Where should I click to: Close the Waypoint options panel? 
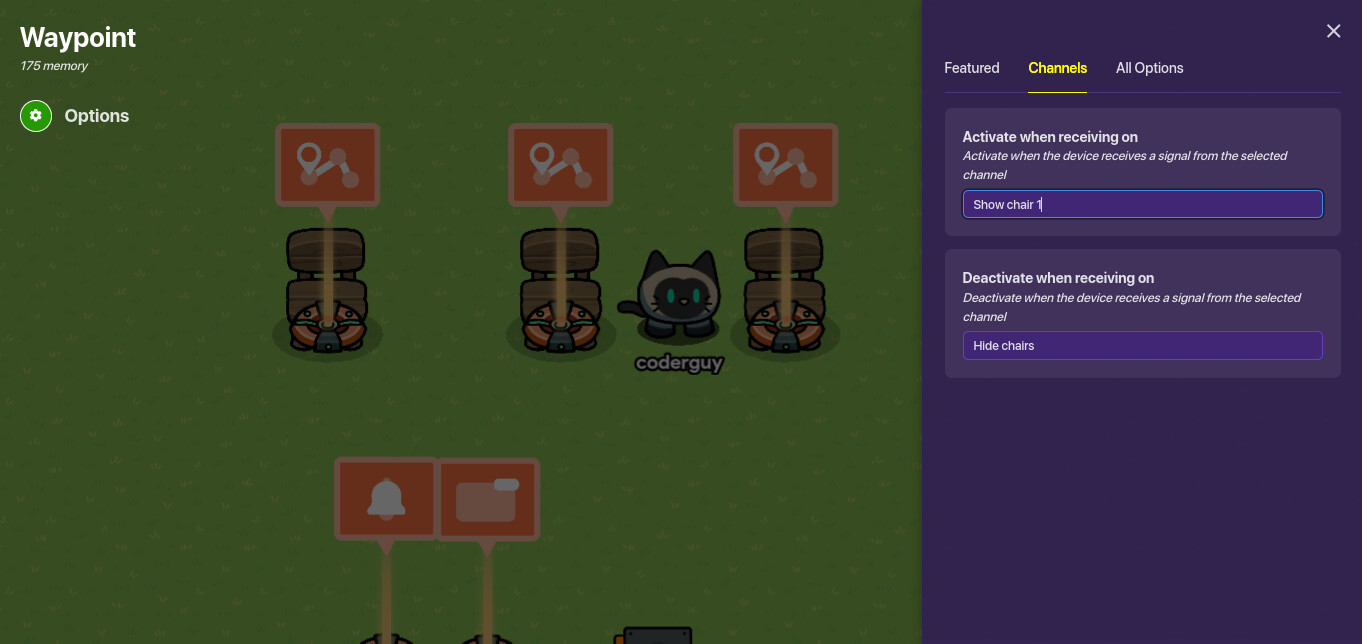pyautogui.click(x=1333, y=31)
